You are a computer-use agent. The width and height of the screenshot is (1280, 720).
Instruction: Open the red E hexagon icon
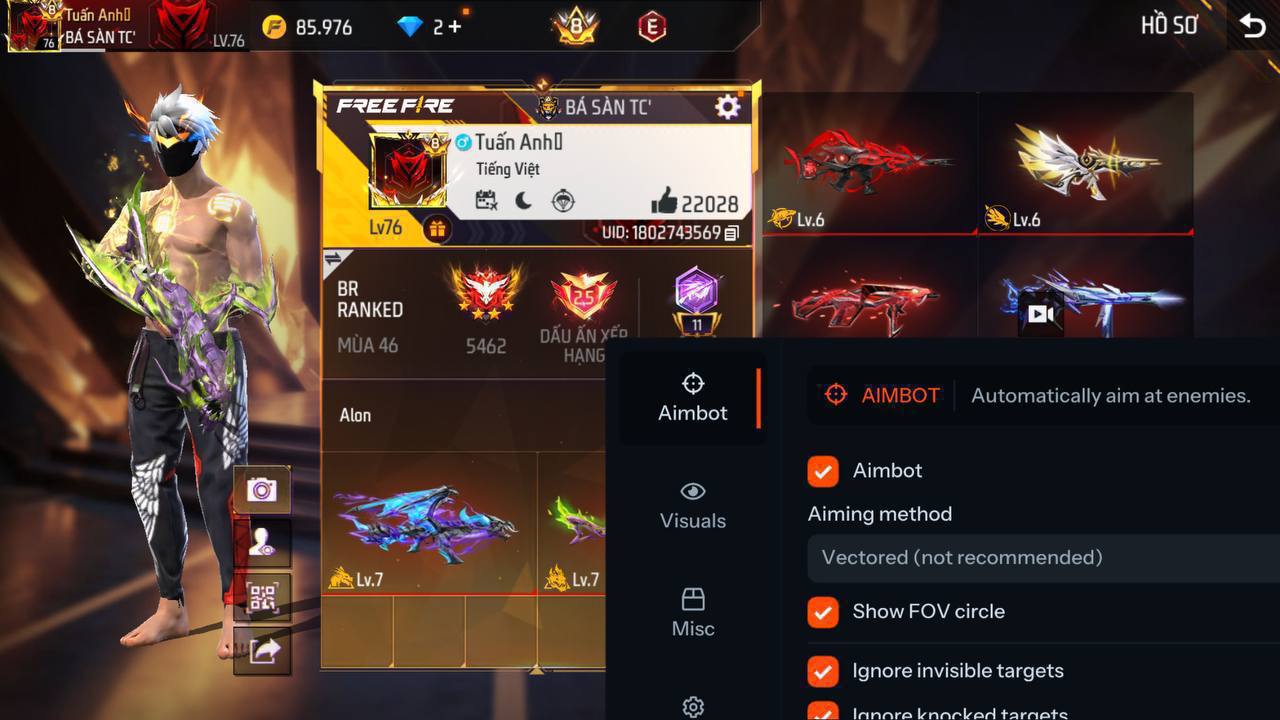(652, 27)
